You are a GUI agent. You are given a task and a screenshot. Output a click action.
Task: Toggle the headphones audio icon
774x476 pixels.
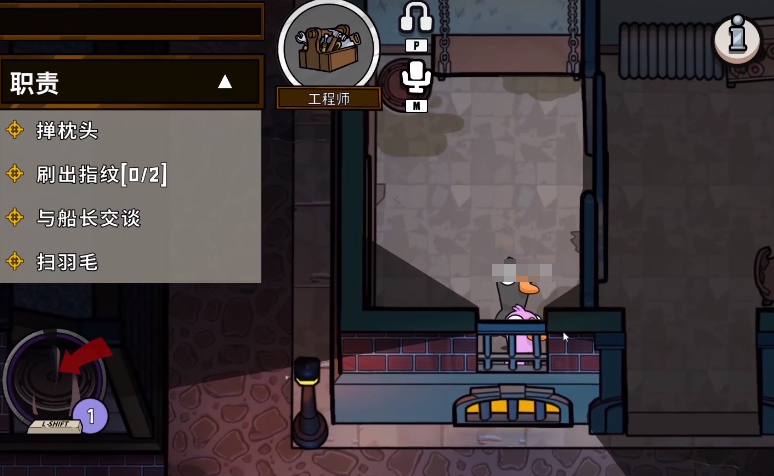tap(415, 18)
